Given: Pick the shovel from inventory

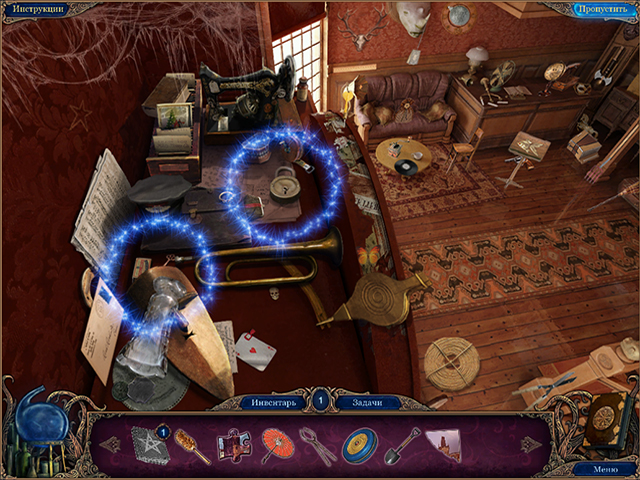Looking at the screenshot, I should pos(401,444).
